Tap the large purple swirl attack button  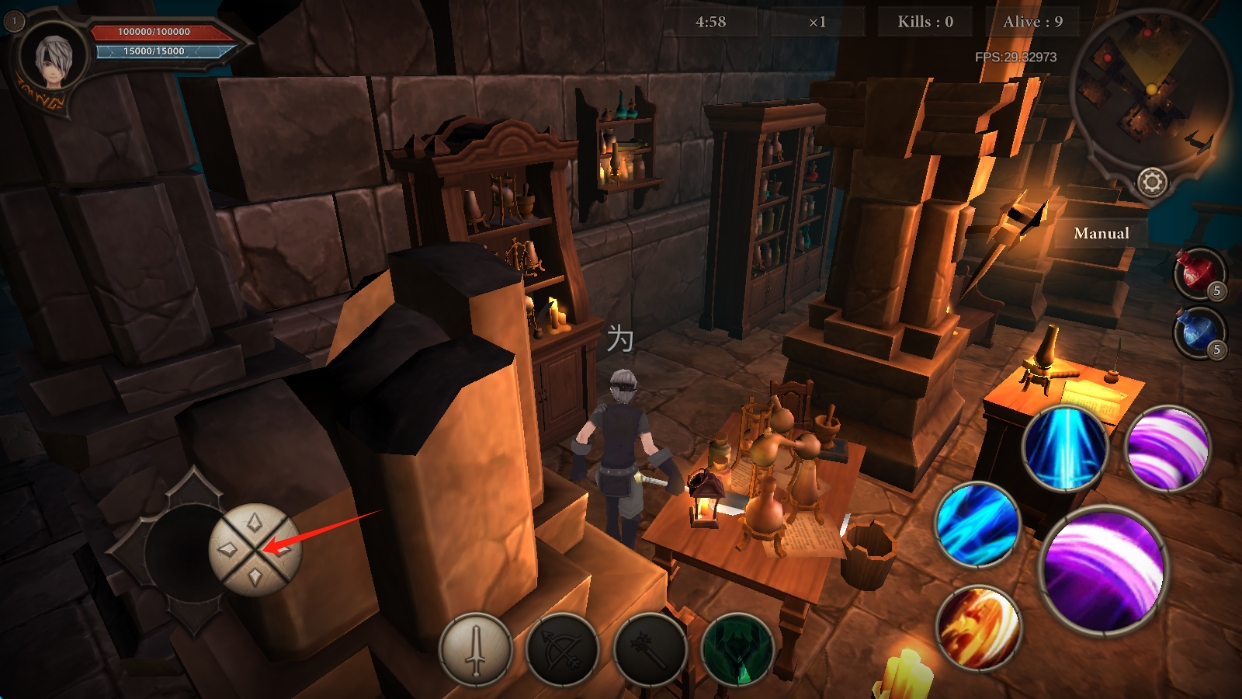pos(1103,568)
